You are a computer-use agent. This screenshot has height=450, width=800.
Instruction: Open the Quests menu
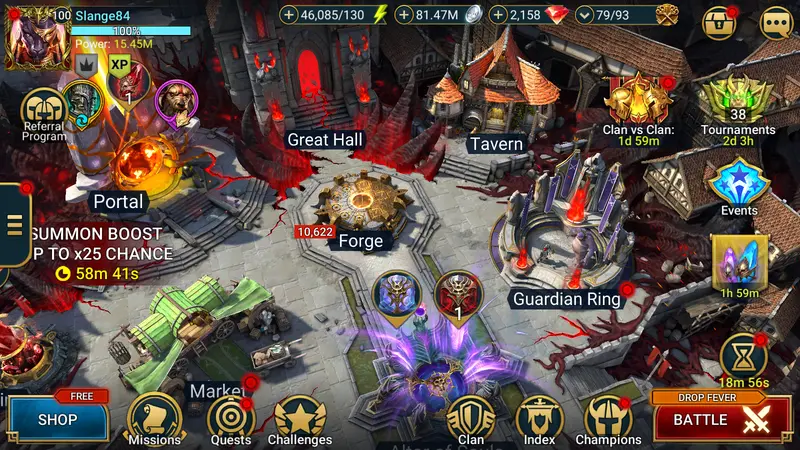tap(230, 418)
